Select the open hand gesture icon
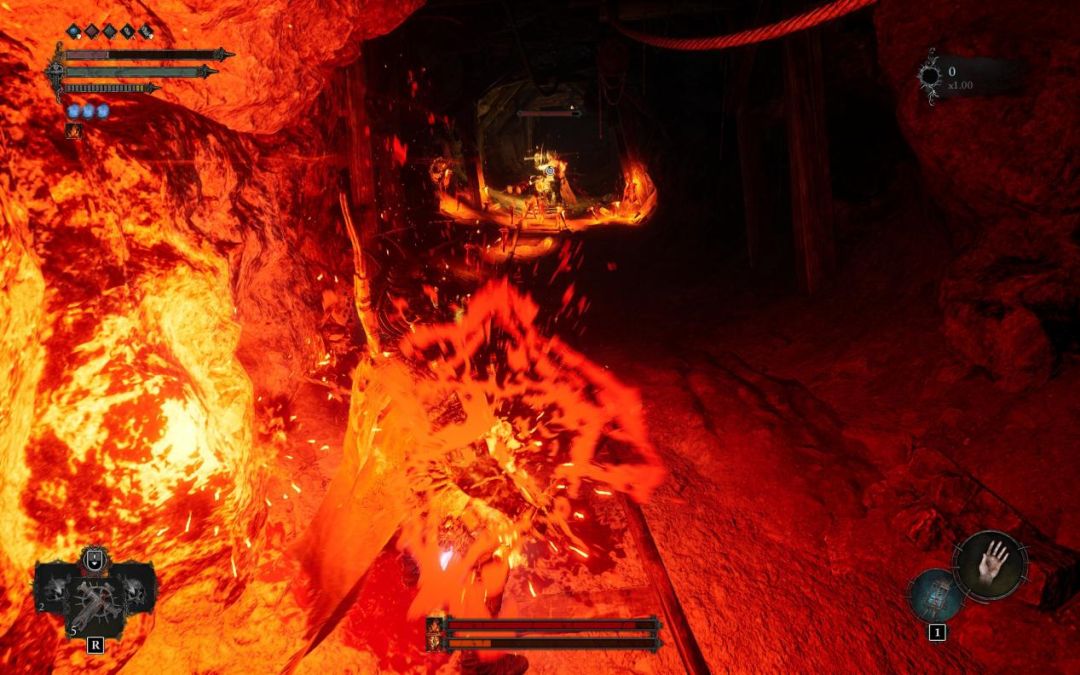This screenshot has width=1080, height=675. 990,567
